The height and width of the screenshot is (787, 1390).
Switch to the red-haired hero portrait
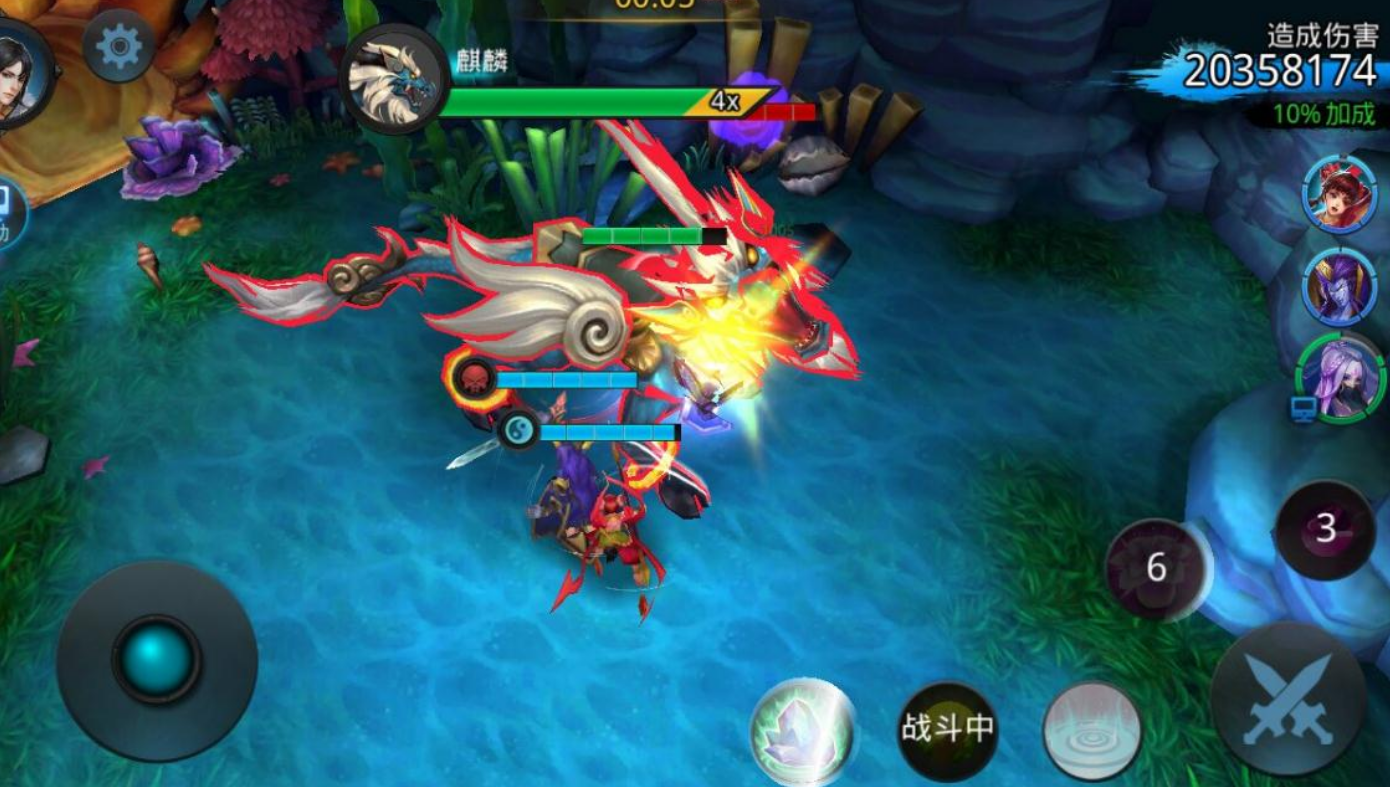tap(1340, 196)
